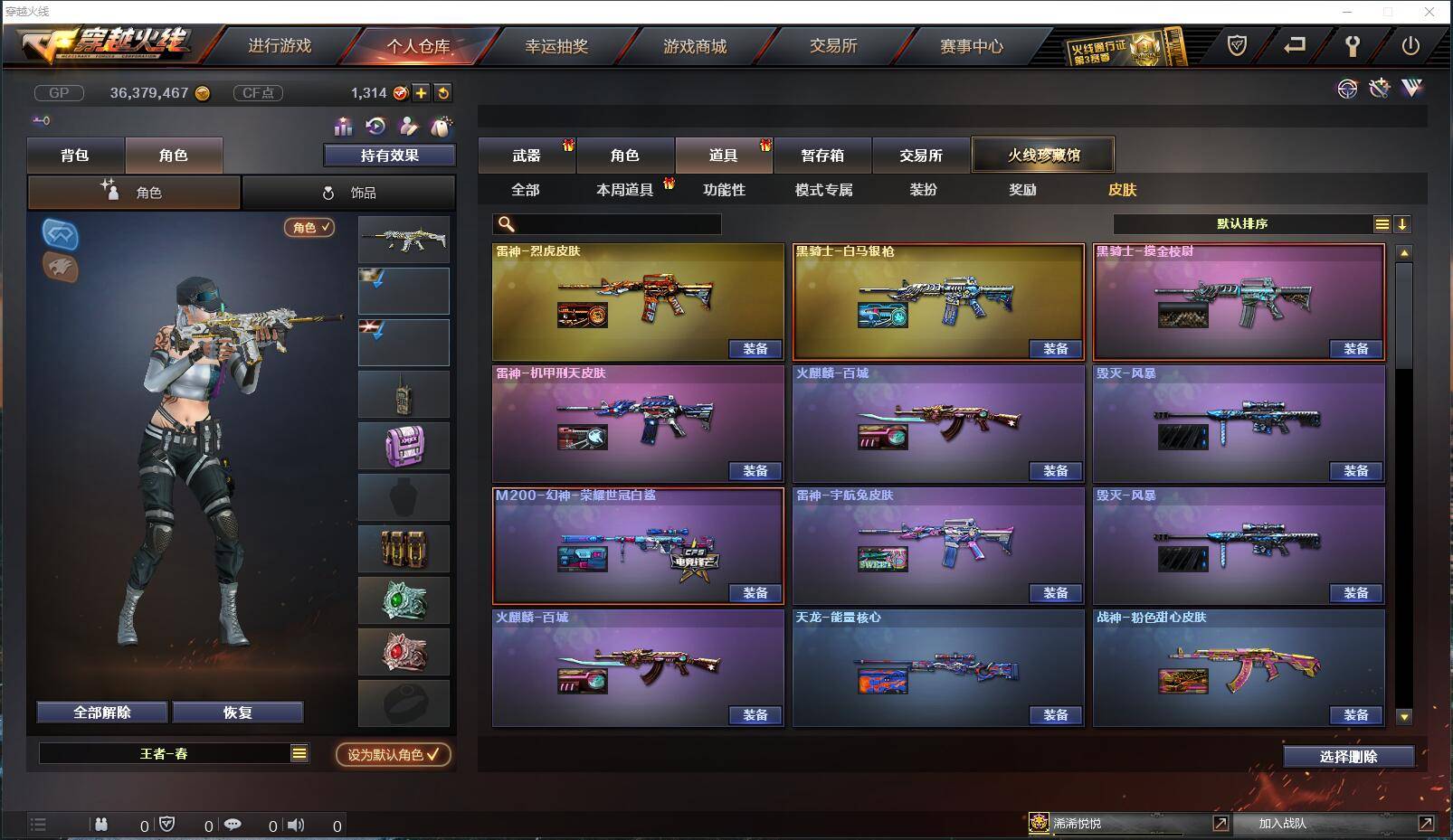Refresh CF点 balance with the refresh icon

pyautogui.click(x=442, y=92)
